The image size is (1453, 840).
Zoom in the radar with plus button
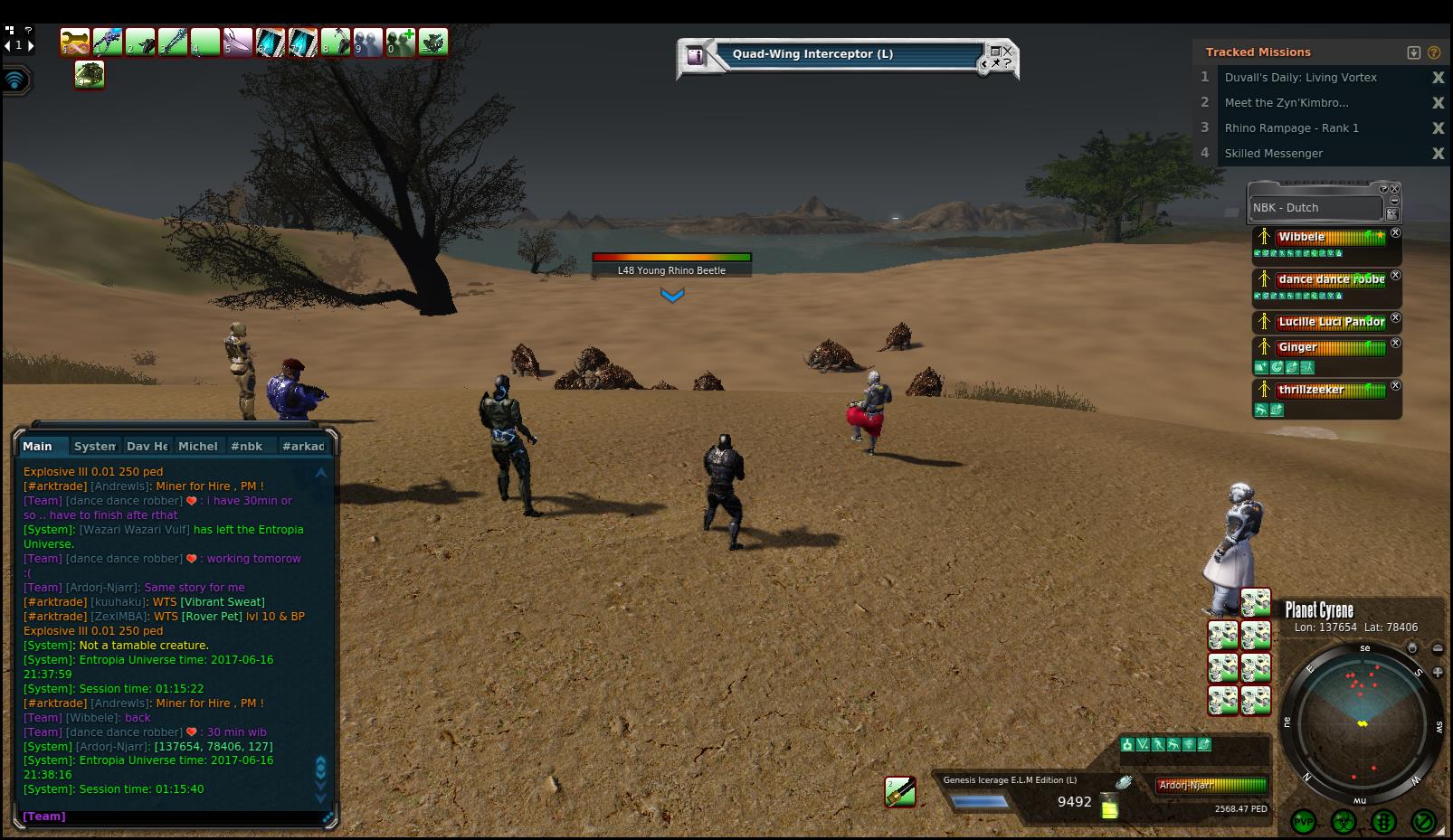coord(1438,672)
